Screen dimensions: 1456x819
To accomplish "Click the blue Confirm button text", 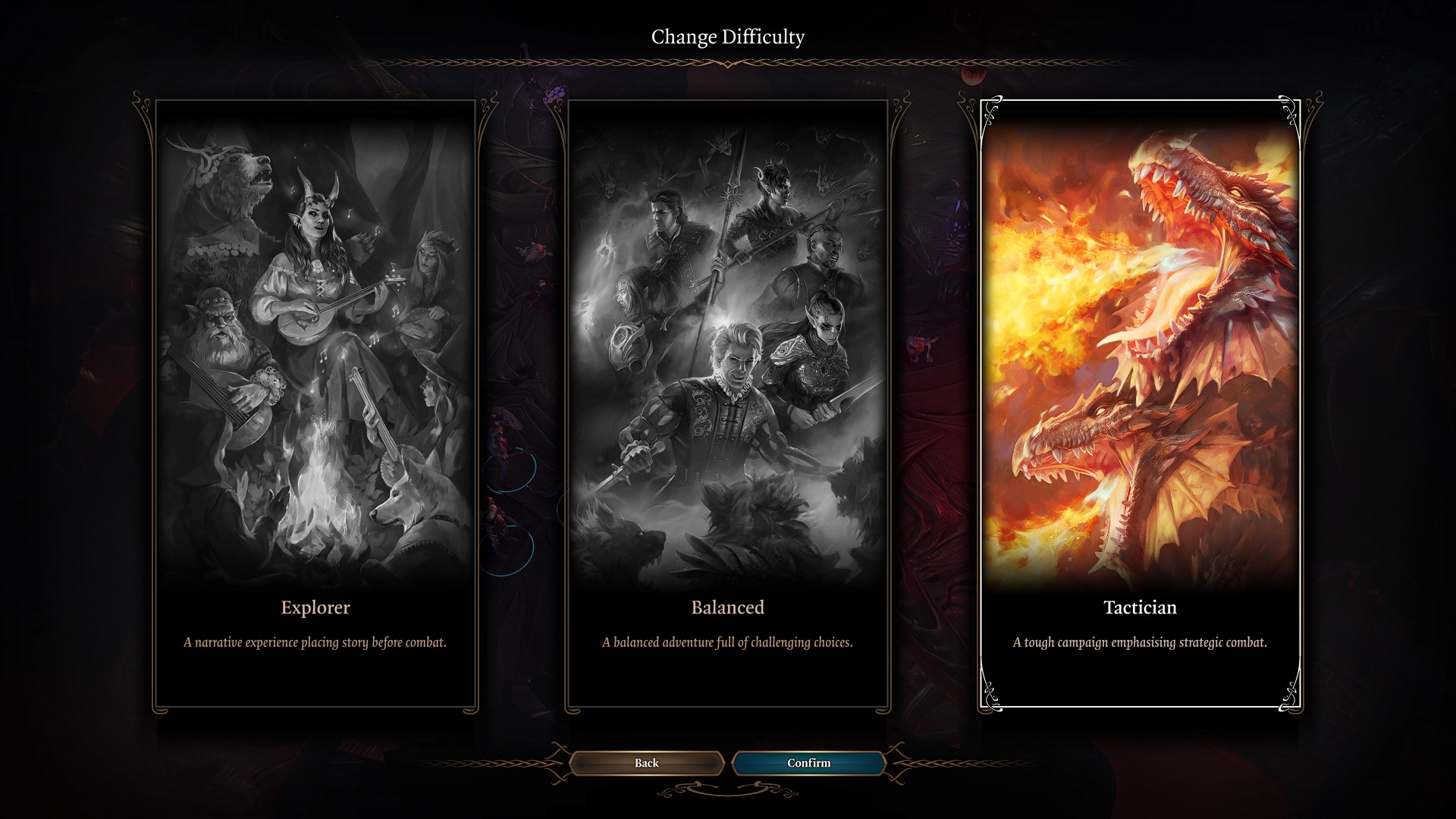I will 808,763.
